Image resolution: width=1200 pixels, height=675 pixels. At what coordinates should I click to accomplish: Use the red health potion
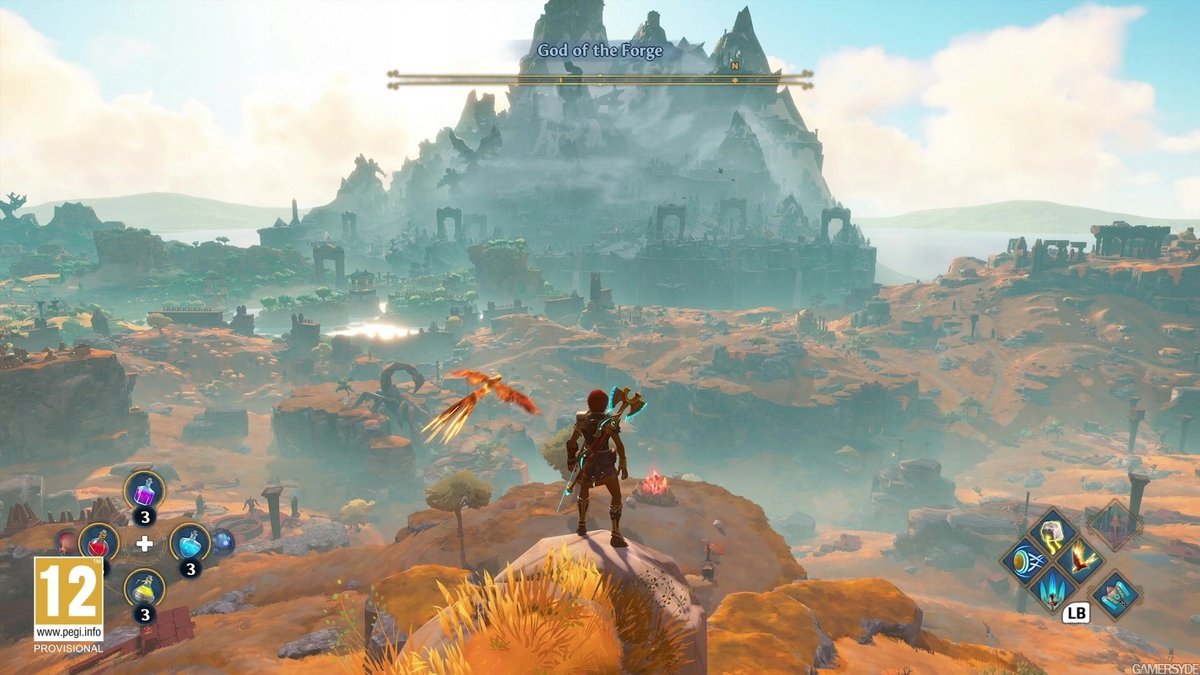point(98,543)
